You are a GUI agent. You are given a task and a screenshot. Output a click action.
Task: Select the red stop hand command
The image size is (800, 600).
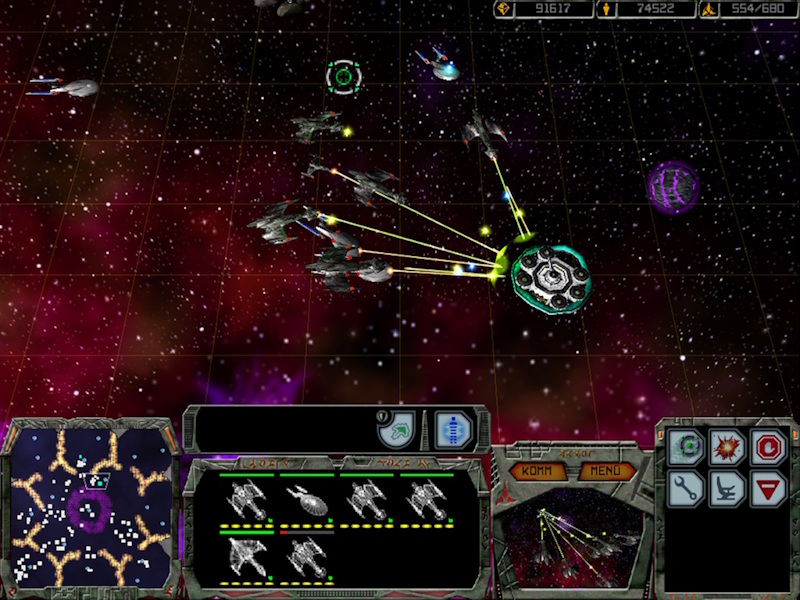click(767, 447)
